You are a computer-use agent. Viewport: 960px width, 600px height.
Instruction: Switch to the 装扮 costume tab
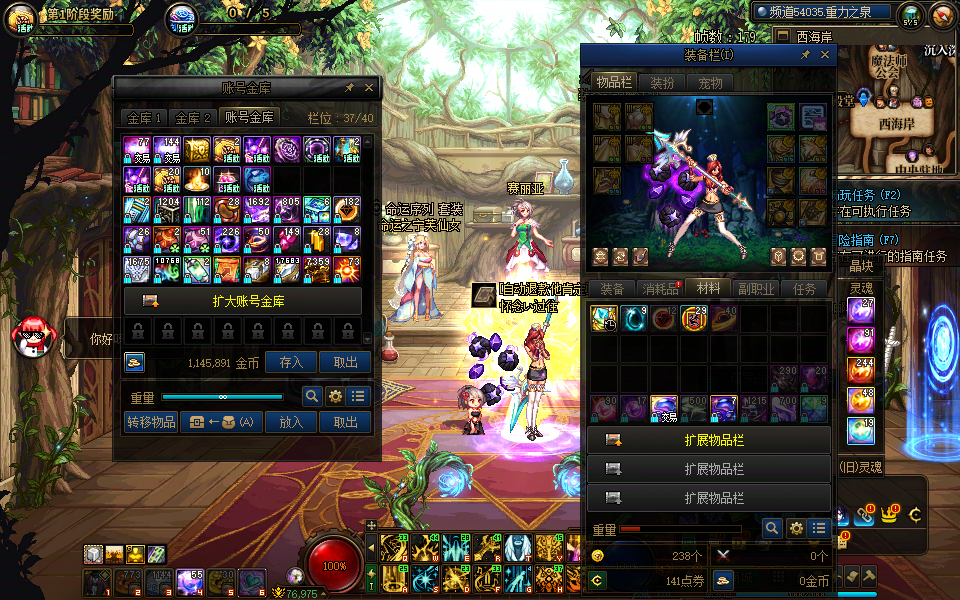pyautogui.click(x=662, y=83)
